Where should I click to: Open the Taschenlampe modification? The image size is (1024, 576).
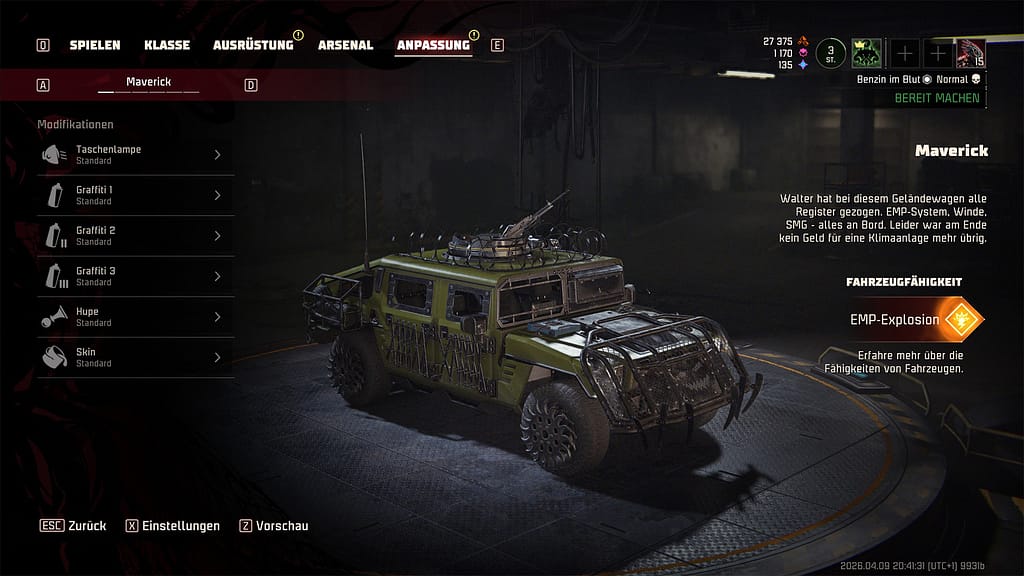coord(135,154)
